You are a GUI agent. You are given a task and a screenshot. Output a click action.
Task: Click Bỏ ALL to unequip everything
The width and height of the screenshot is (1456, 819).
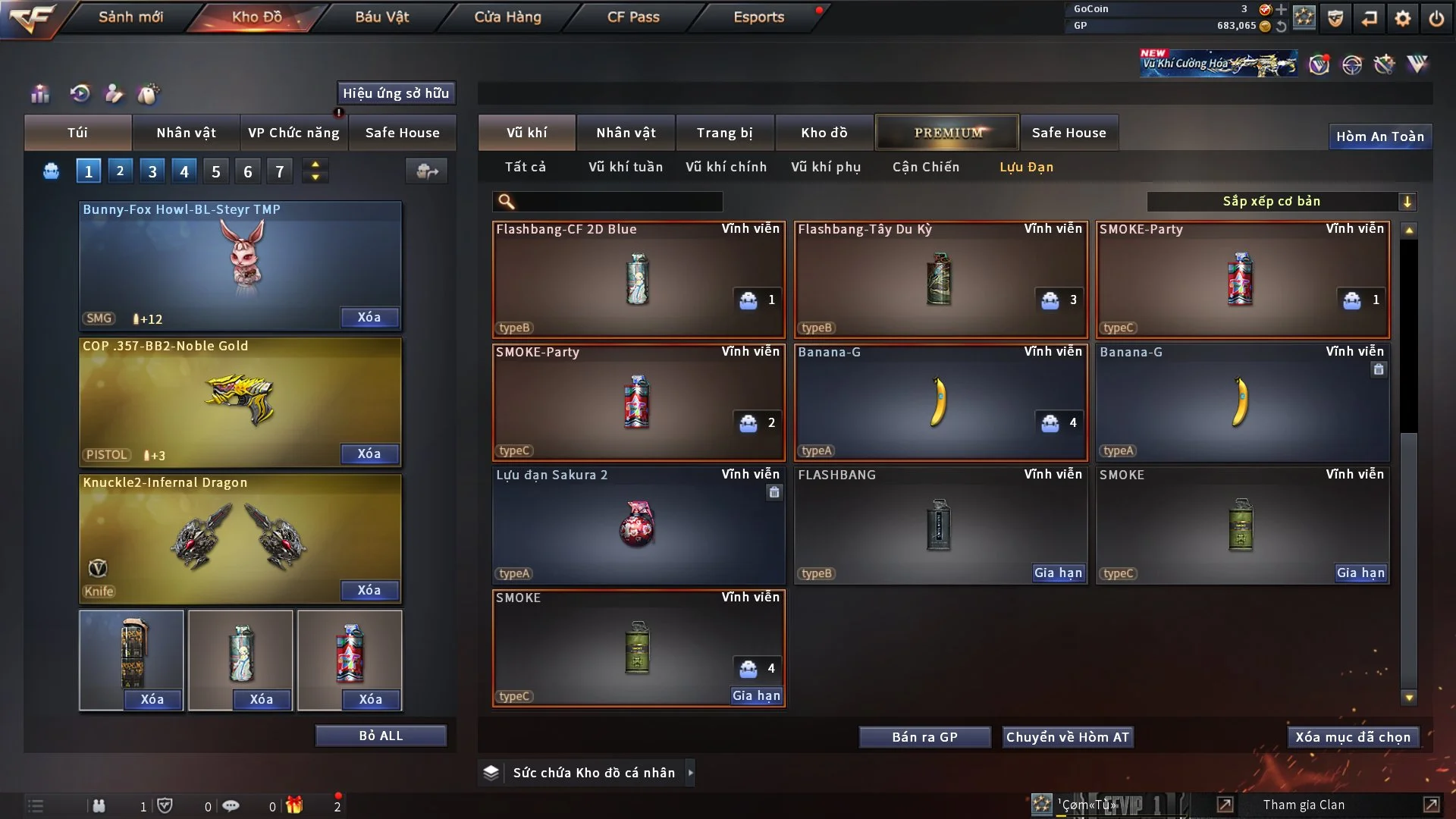click(x=381, y=736)
